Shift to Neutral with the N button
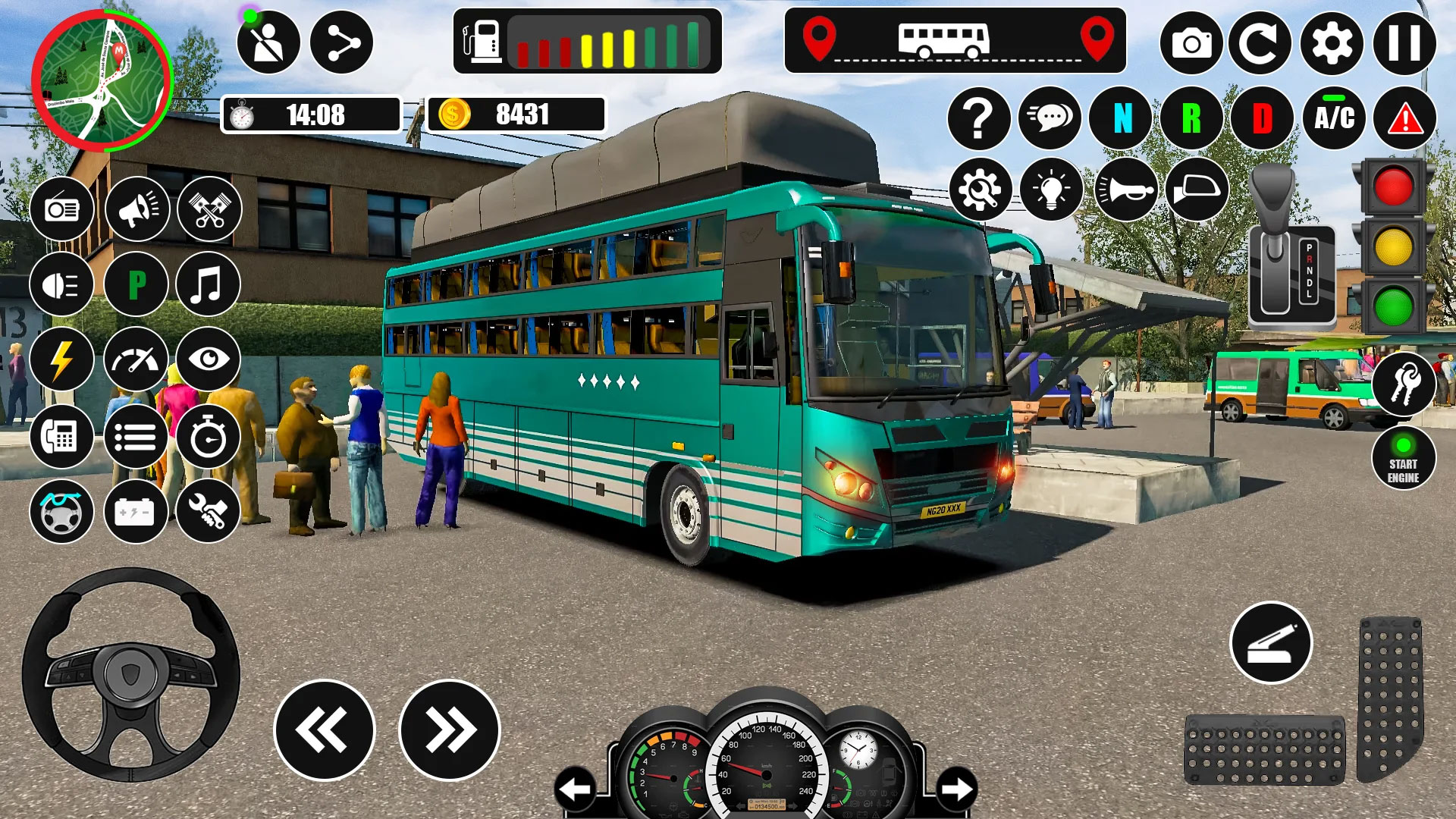This screenshot has height=819, width=1456. pyautogui.click(x=1122, y=118)
